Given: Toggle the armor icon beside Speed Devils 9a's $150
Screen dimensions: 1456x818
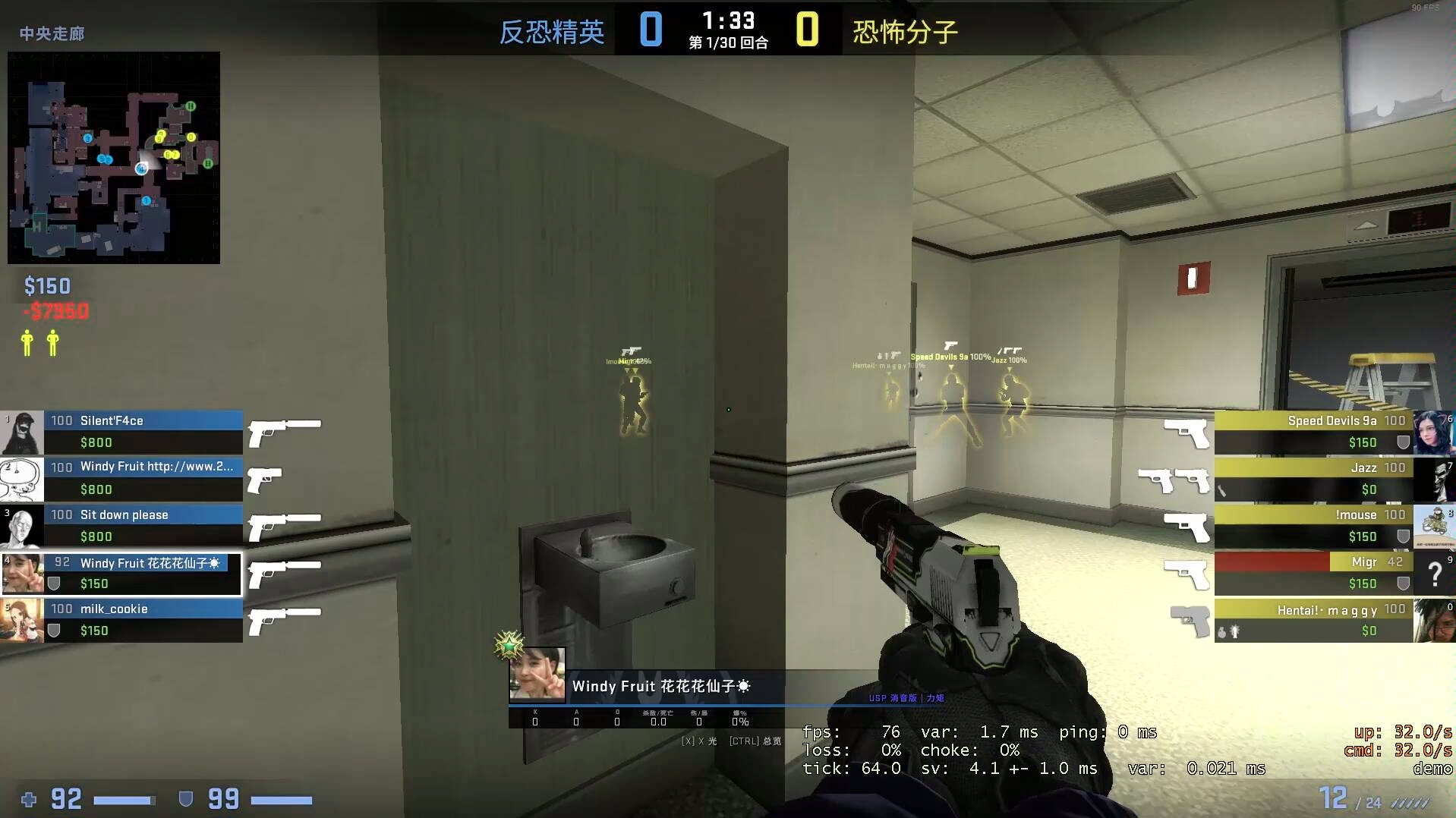Looking at the screenshot, I should pyautogui.click(x=1403, y=443).
